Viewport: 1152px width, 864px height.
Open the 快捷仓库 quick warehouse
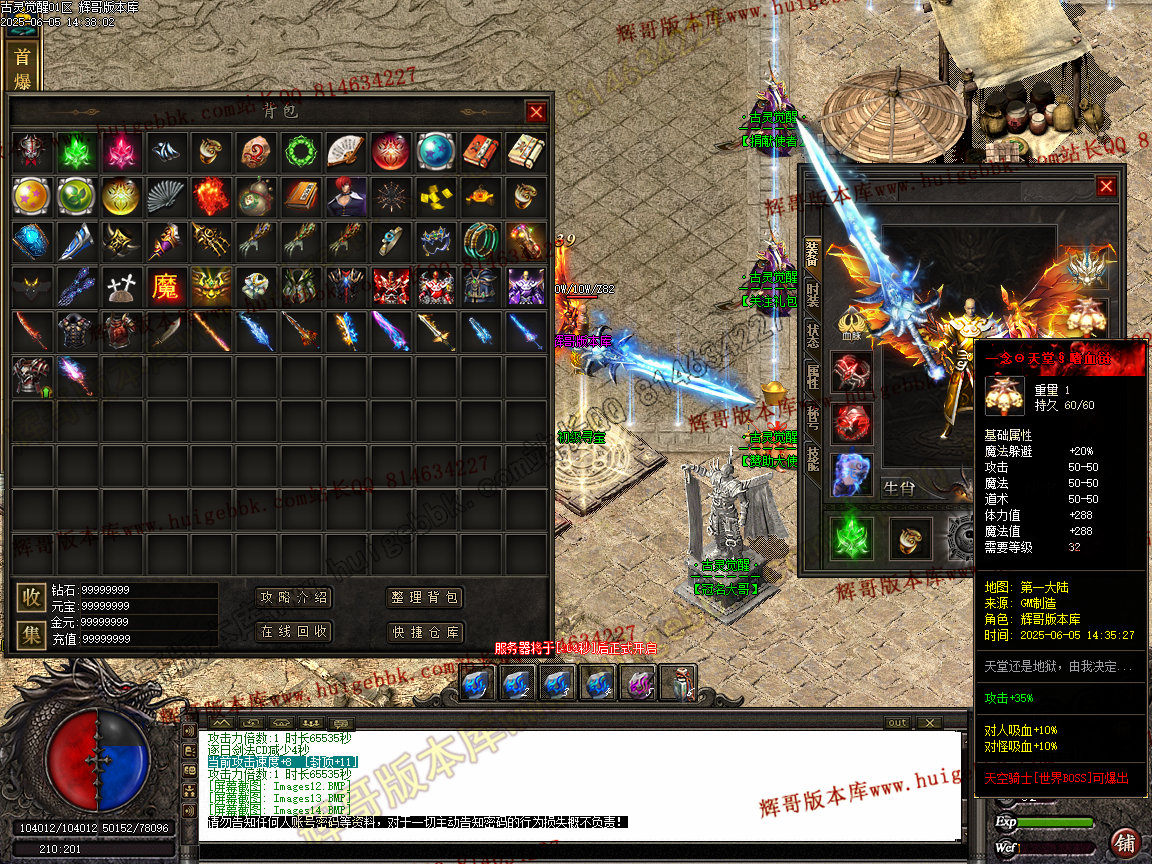point(425,632)
